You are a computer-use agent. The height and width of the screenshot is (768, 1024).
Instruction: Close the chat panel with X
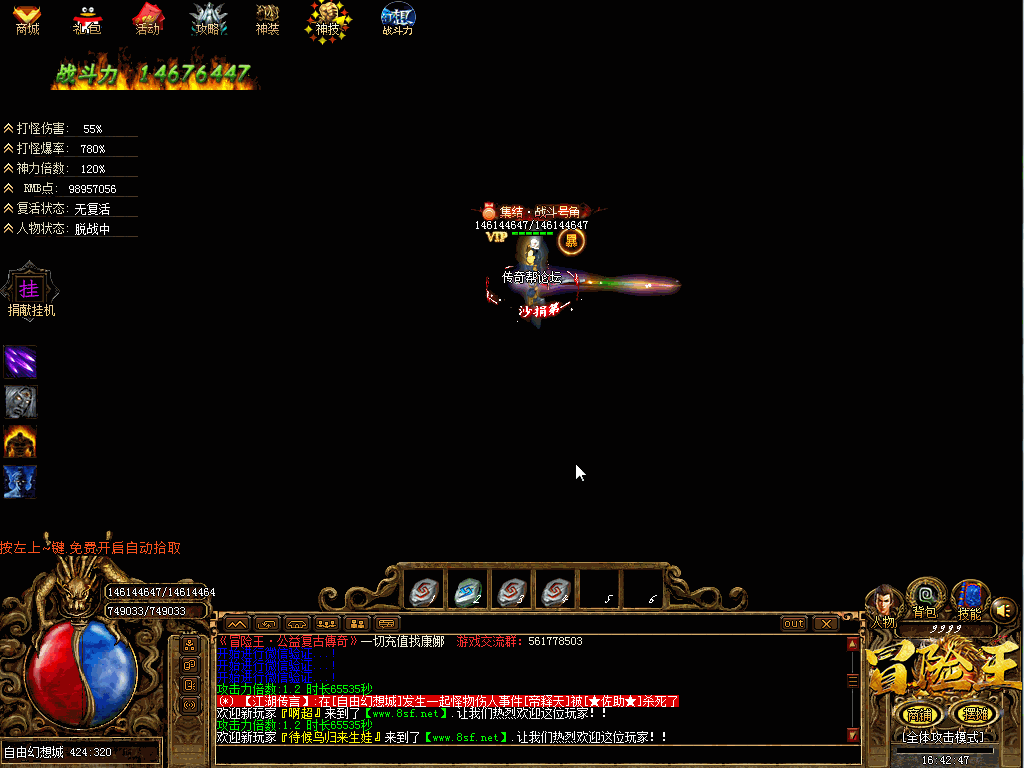click(x=825, y=623)
